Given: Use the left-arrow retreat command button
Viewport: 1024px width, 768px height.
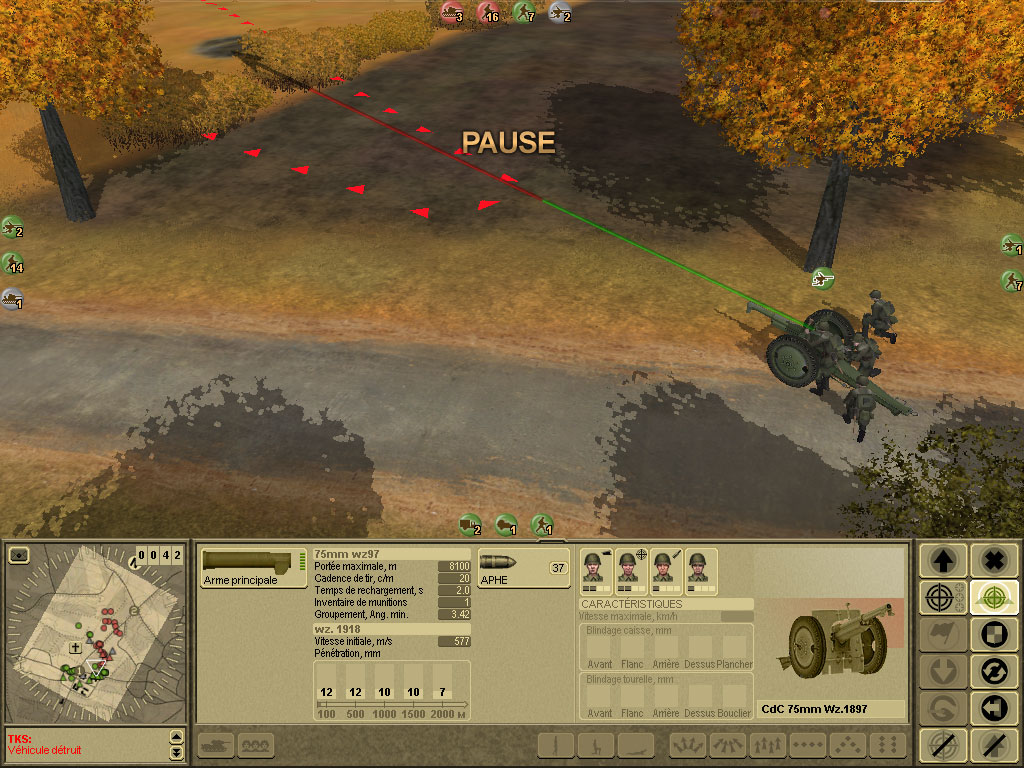Looking at the screenshot, I should coord(992,708).
